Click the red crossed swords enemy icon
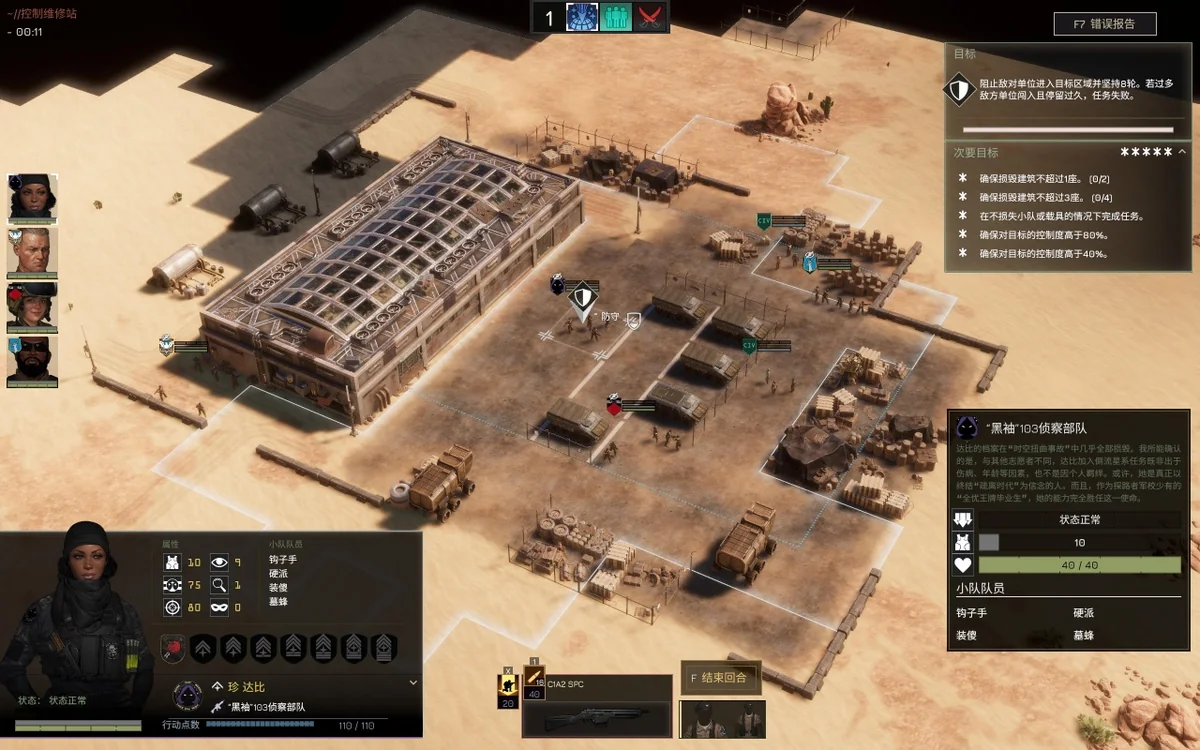Viewport: 1200px width, 750px height. tap(651, 17)
